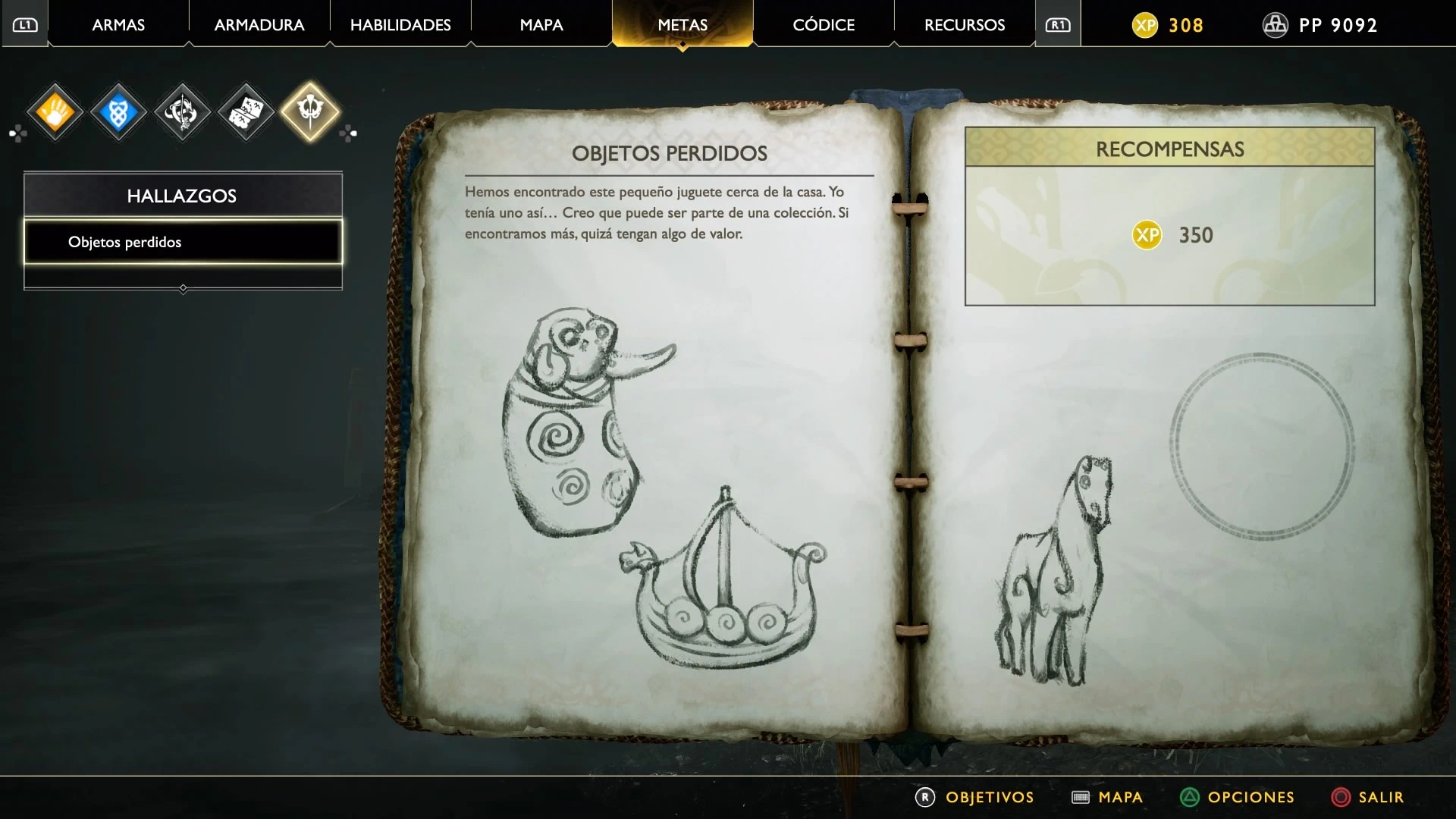The image size is (1456, 819).
Task: Choose the highlighted Hallazgos category icon
Action: tap(310, 111)
